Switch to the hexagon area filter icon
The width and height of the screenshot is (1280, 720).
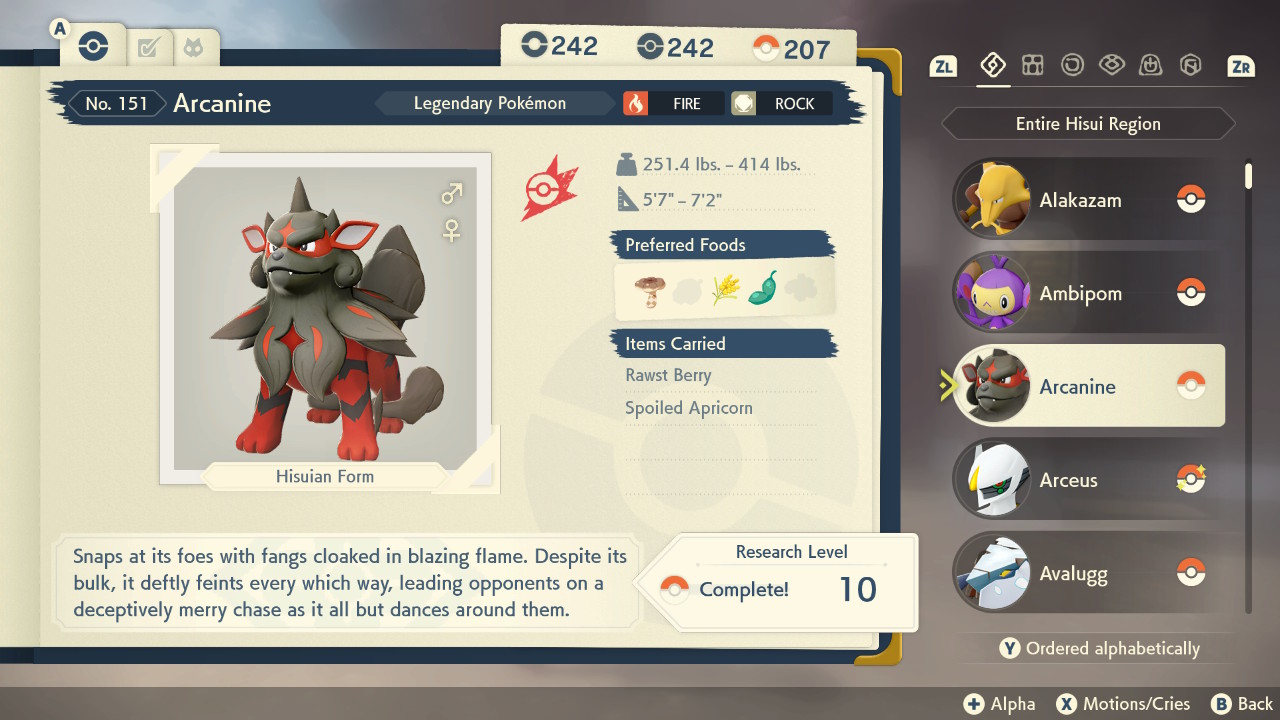click(x=1190, y=66)
